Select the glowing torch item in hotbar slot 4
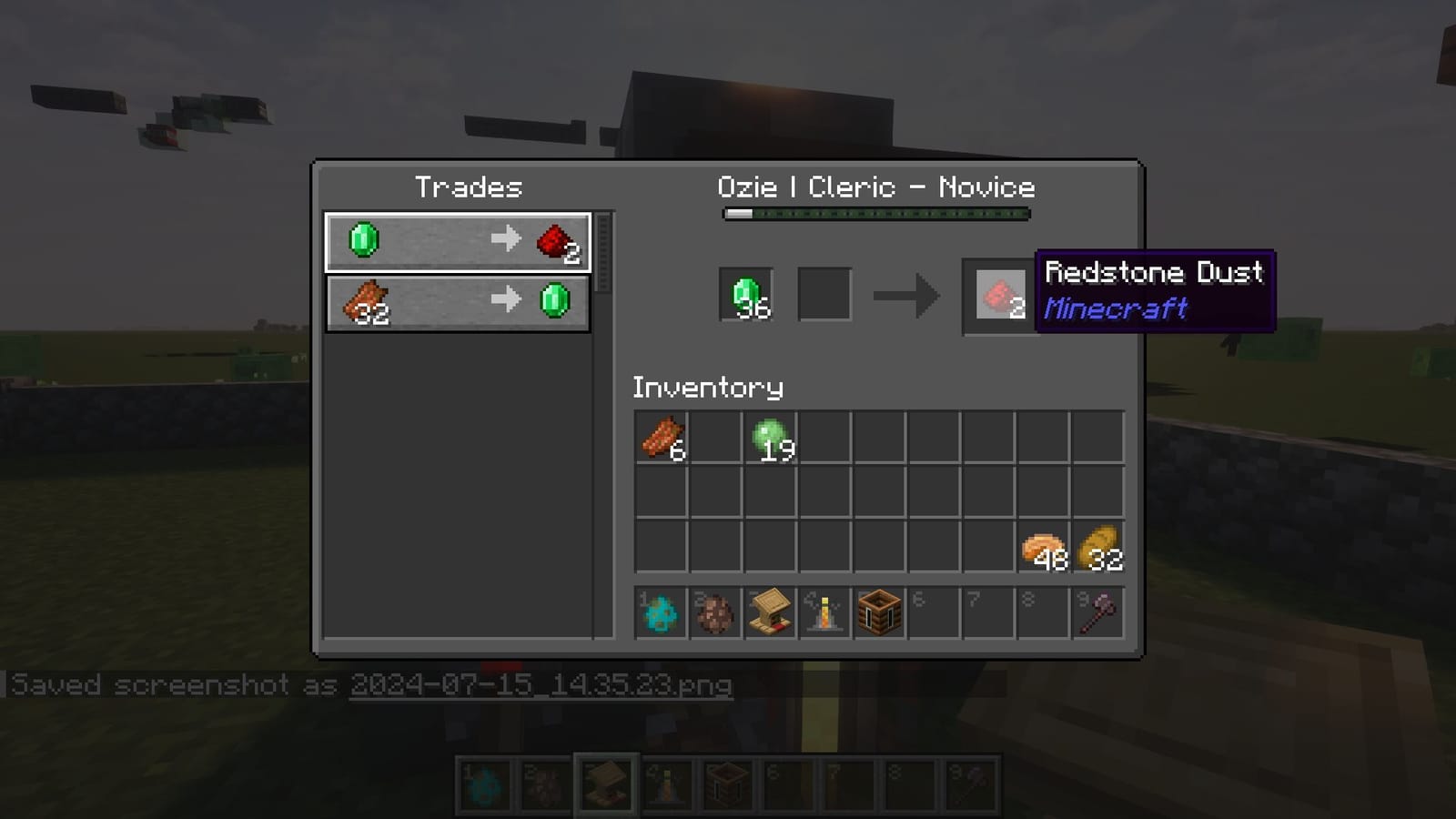This screenshot has height=819, width=1456. pos(824,612)
